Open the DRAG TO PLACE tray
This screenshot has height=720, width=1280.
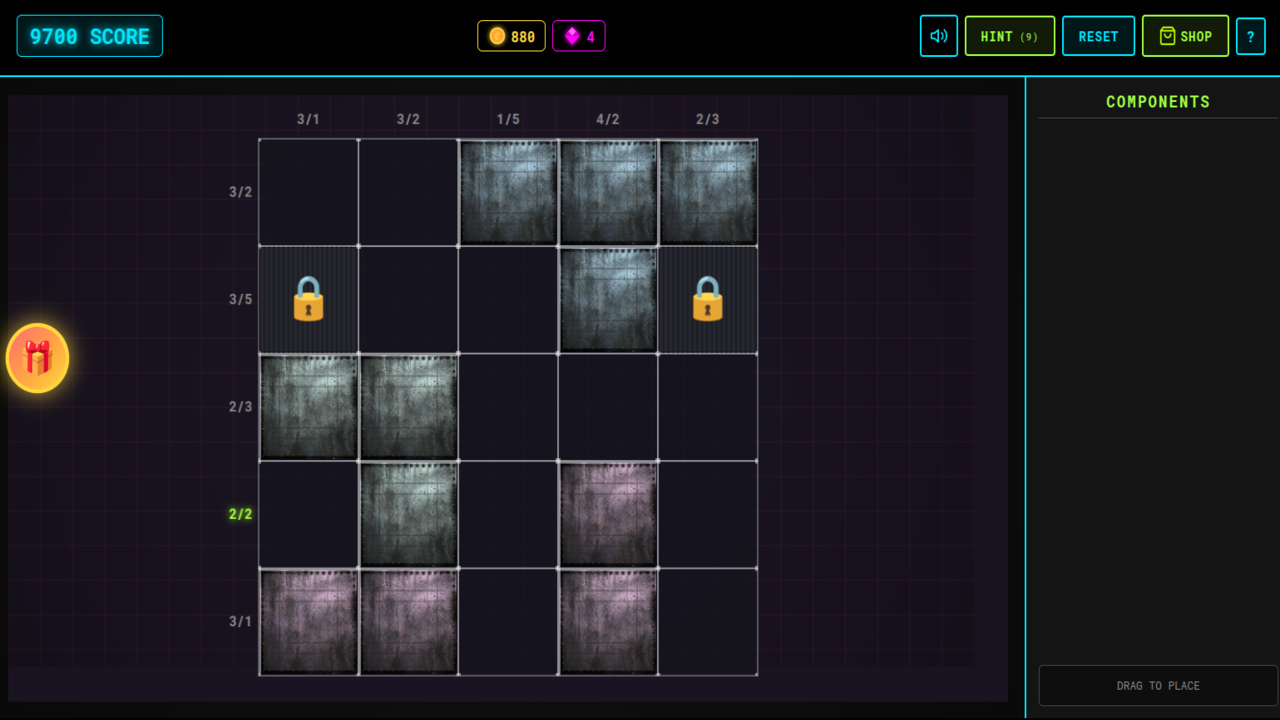(1158, 685)
